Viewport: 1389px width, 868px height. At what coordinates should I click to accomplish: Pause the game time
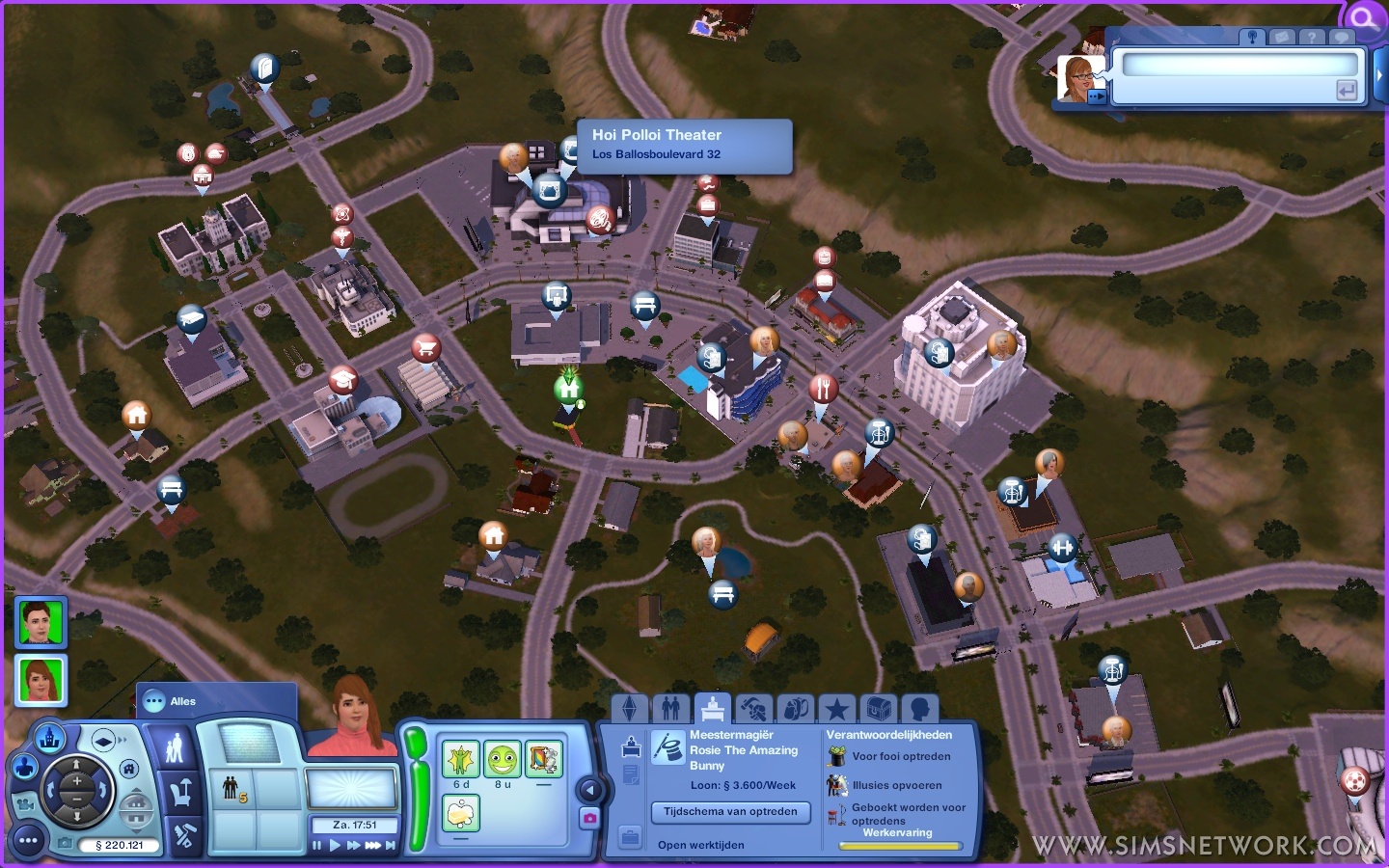coord(317,846)
